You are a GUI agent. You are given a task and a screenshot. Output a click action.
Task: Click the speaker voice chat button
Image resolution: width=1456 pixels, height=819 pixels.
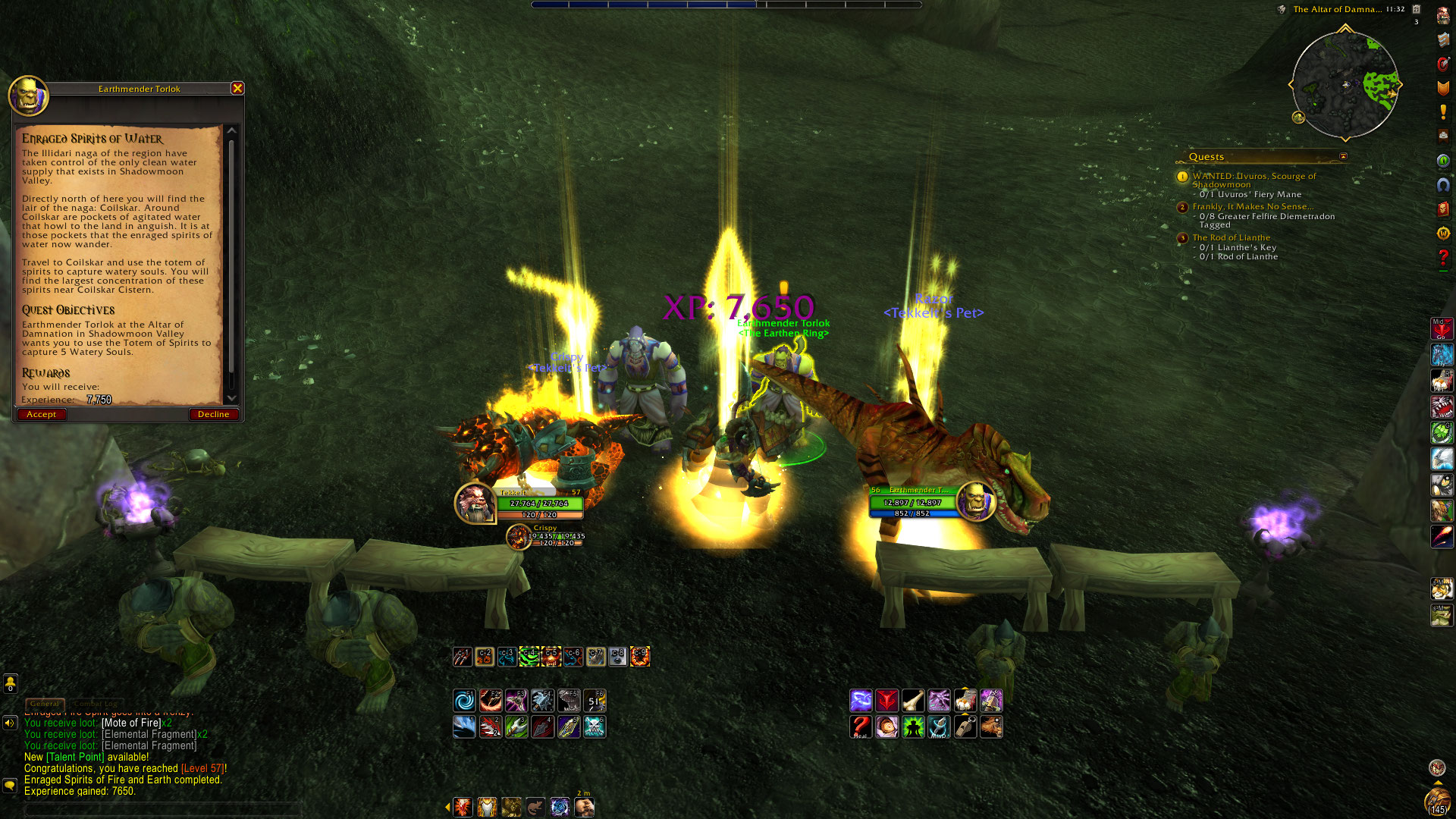[10, 723]
